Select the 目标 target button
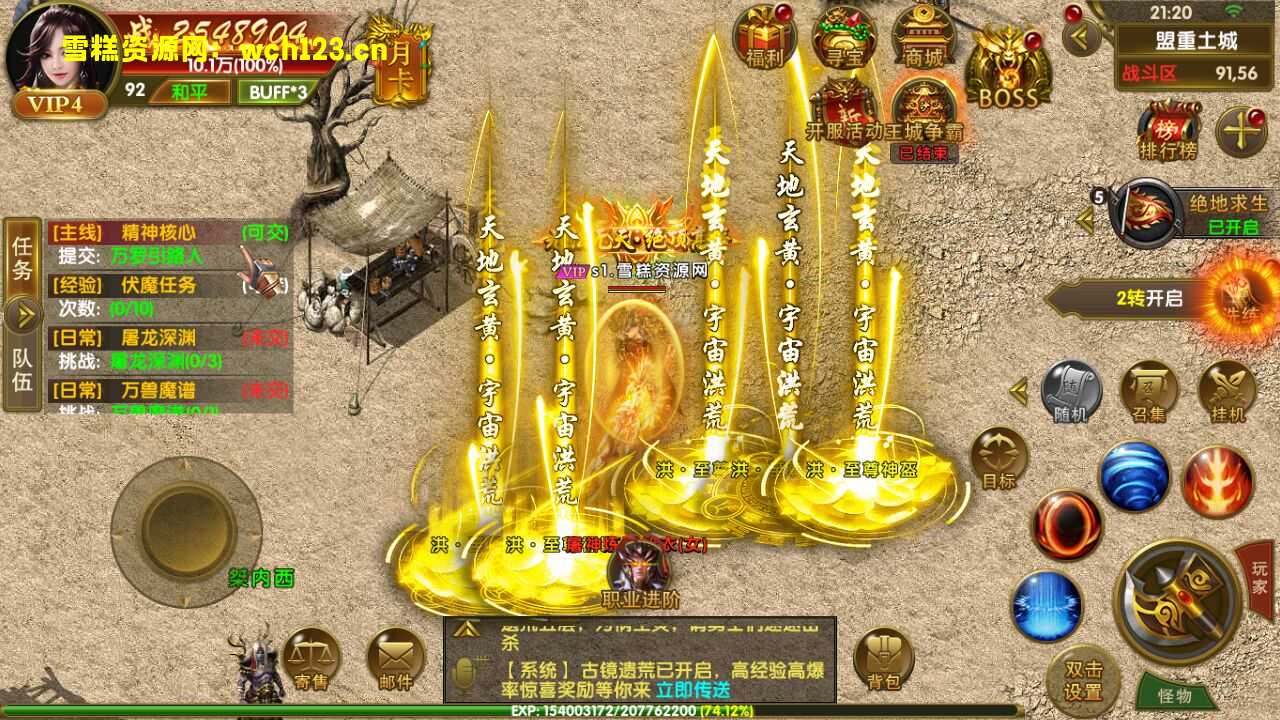This screenshot has width=1280, height=720. [998, 459]
